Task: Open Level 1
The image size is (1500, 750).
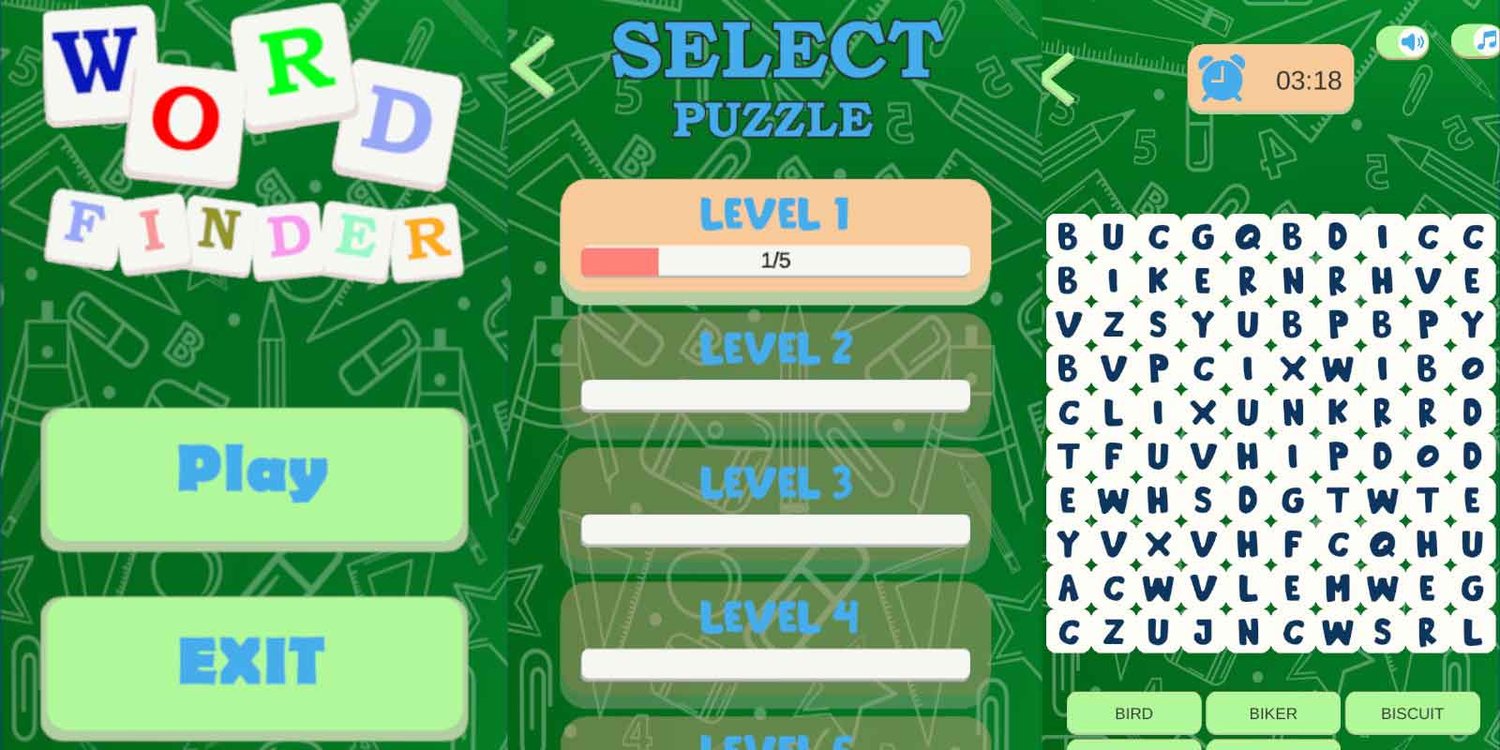Action: coord(775,212)
